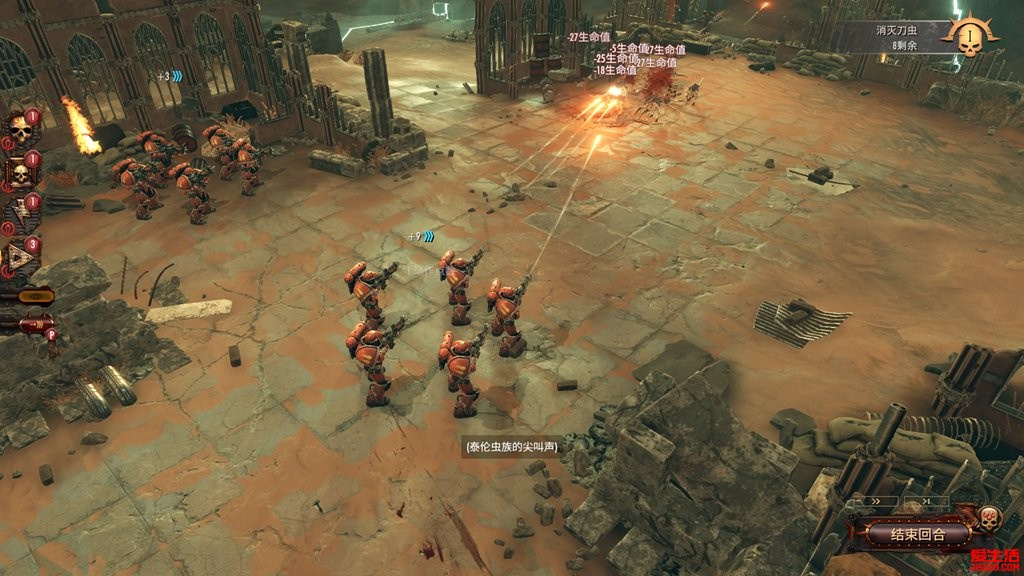Image resolution: width=1024 pixels, height=576 pixels.
Task: Toggle the double-arrow fast forward button
Action: tap(874, 501)
